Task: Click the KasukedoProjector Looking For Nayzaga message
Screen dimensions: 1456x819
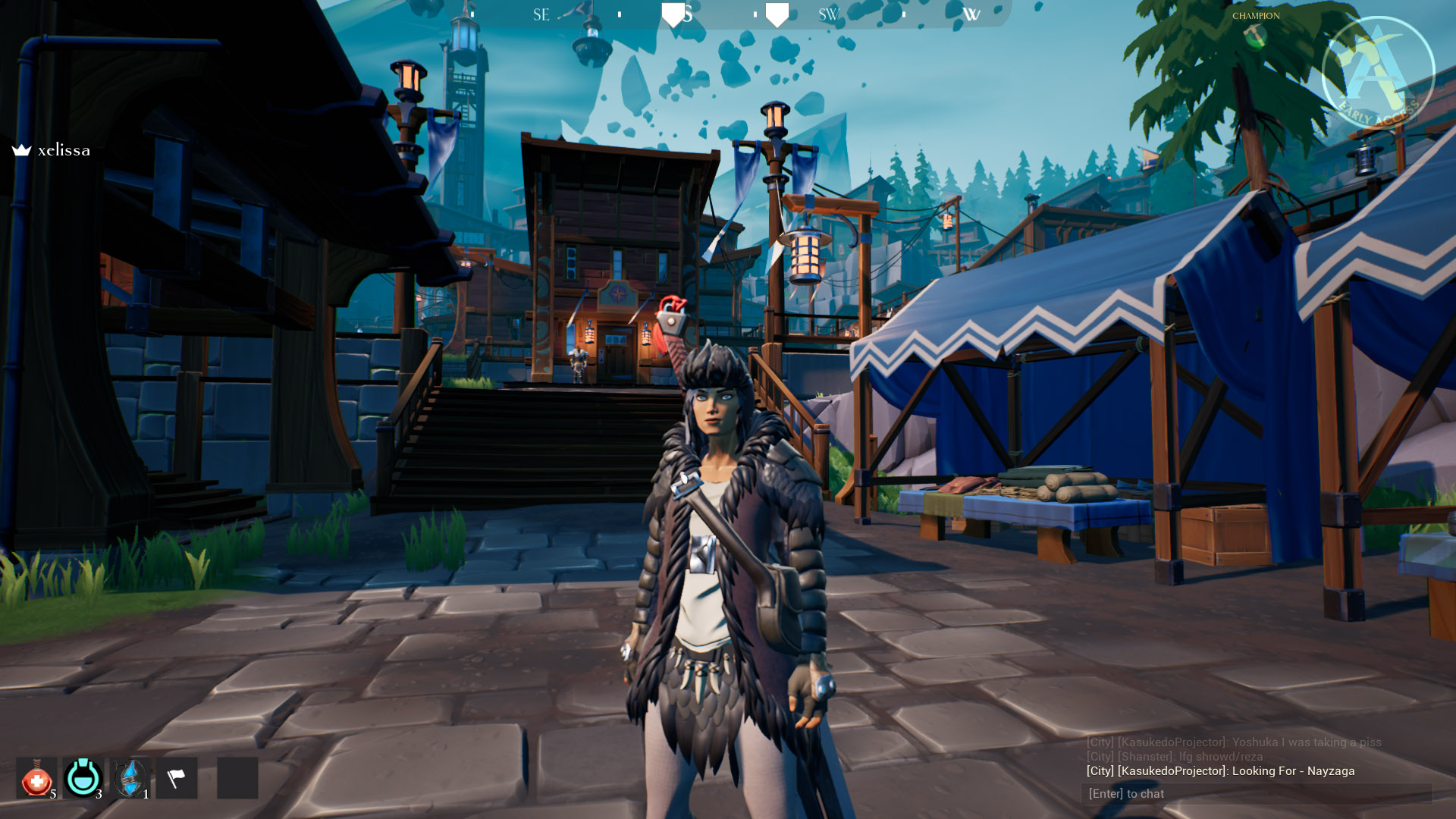Action: point(1220,771)
